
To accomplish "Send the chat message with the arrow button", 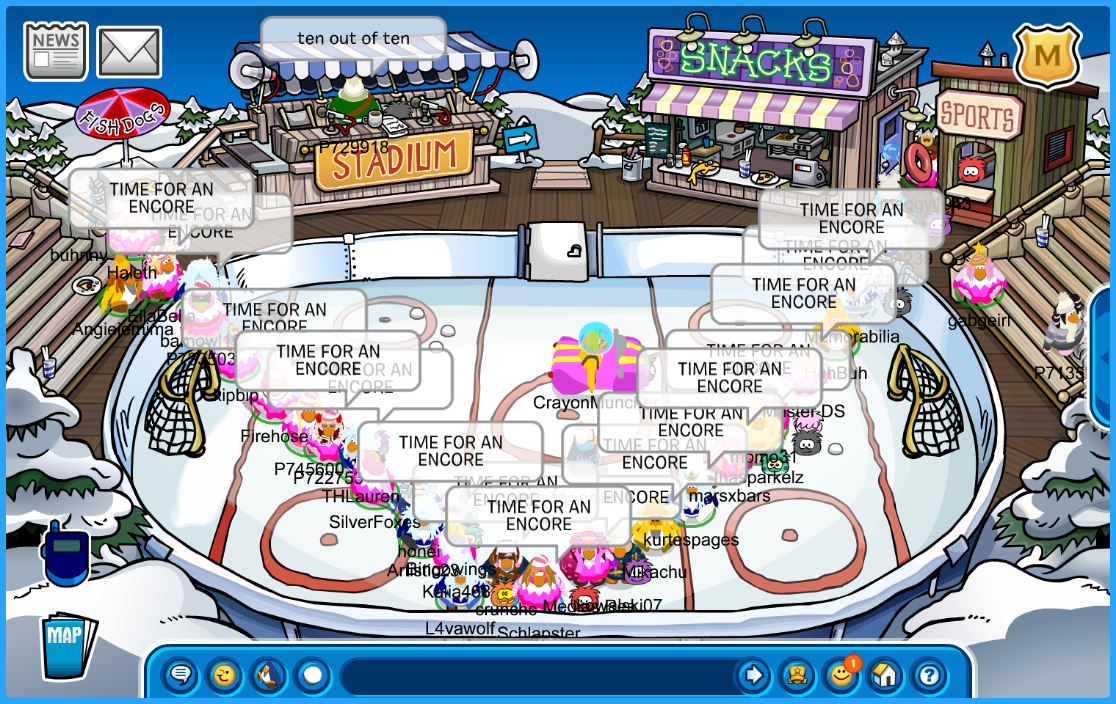I will (752, 676).
